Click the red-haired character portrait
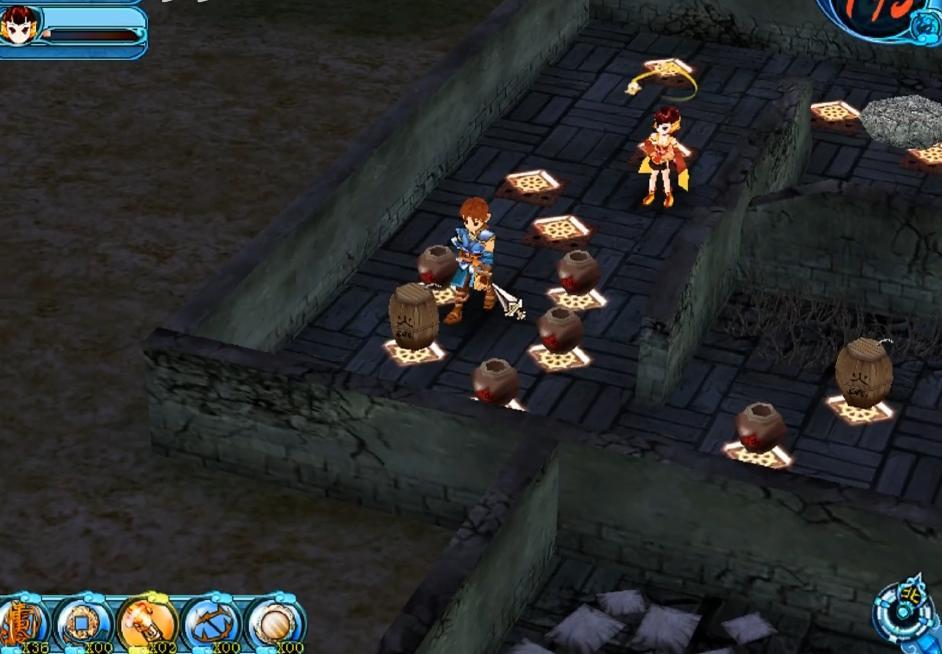This screenshot has width=942, height=654. click(x=20, y=25)
